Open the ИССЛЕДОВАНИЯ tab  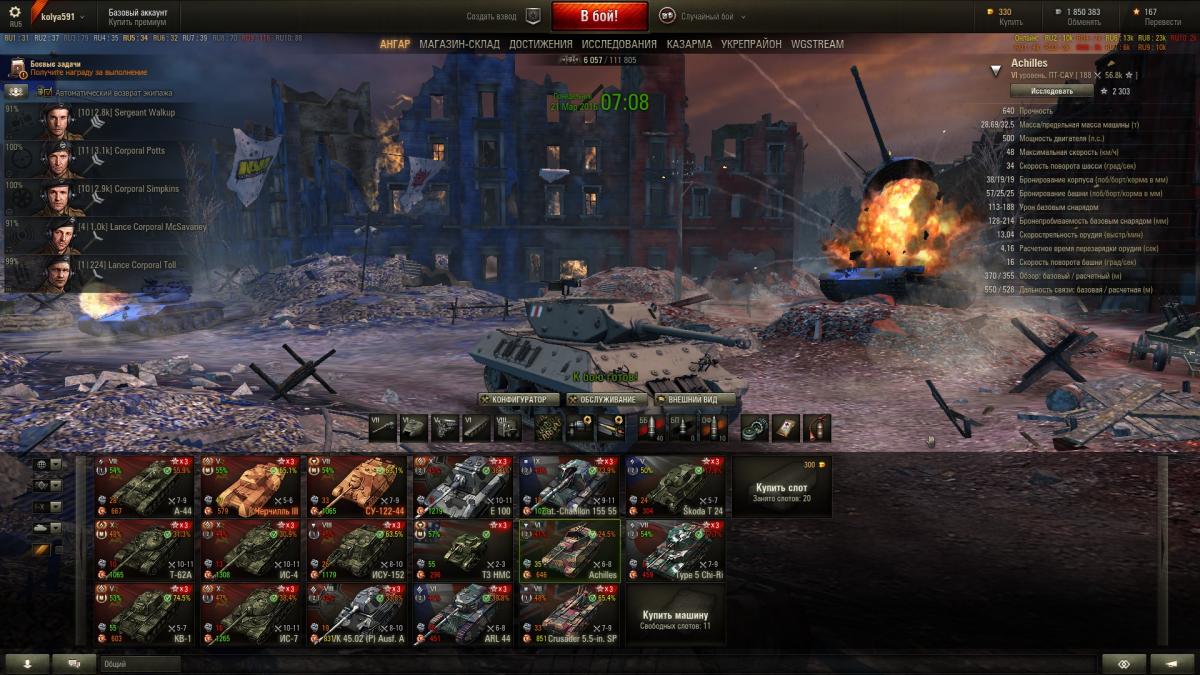click(619, 44)
